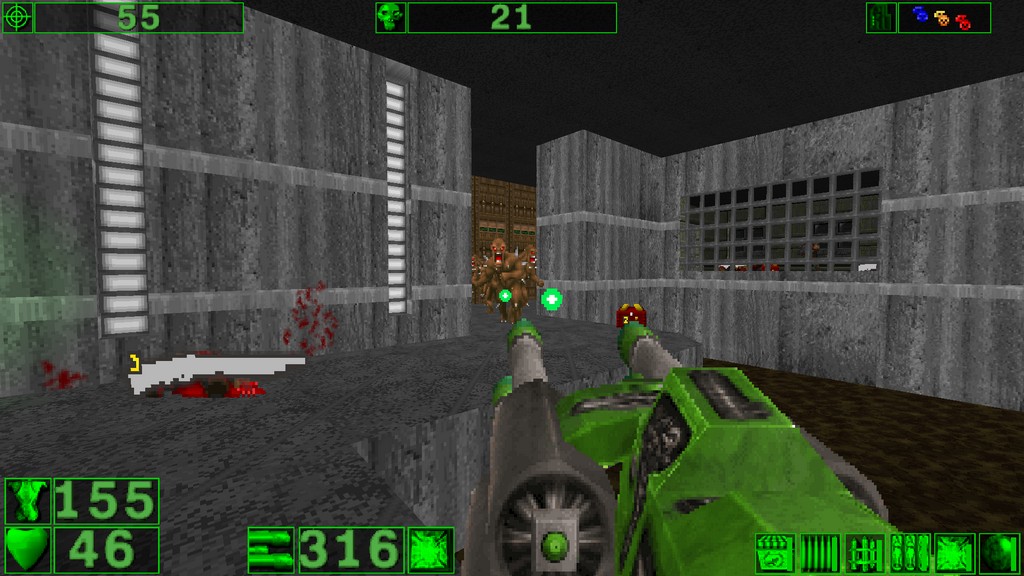Click the energy burst icon beside 316

click(x=430, y=549)
